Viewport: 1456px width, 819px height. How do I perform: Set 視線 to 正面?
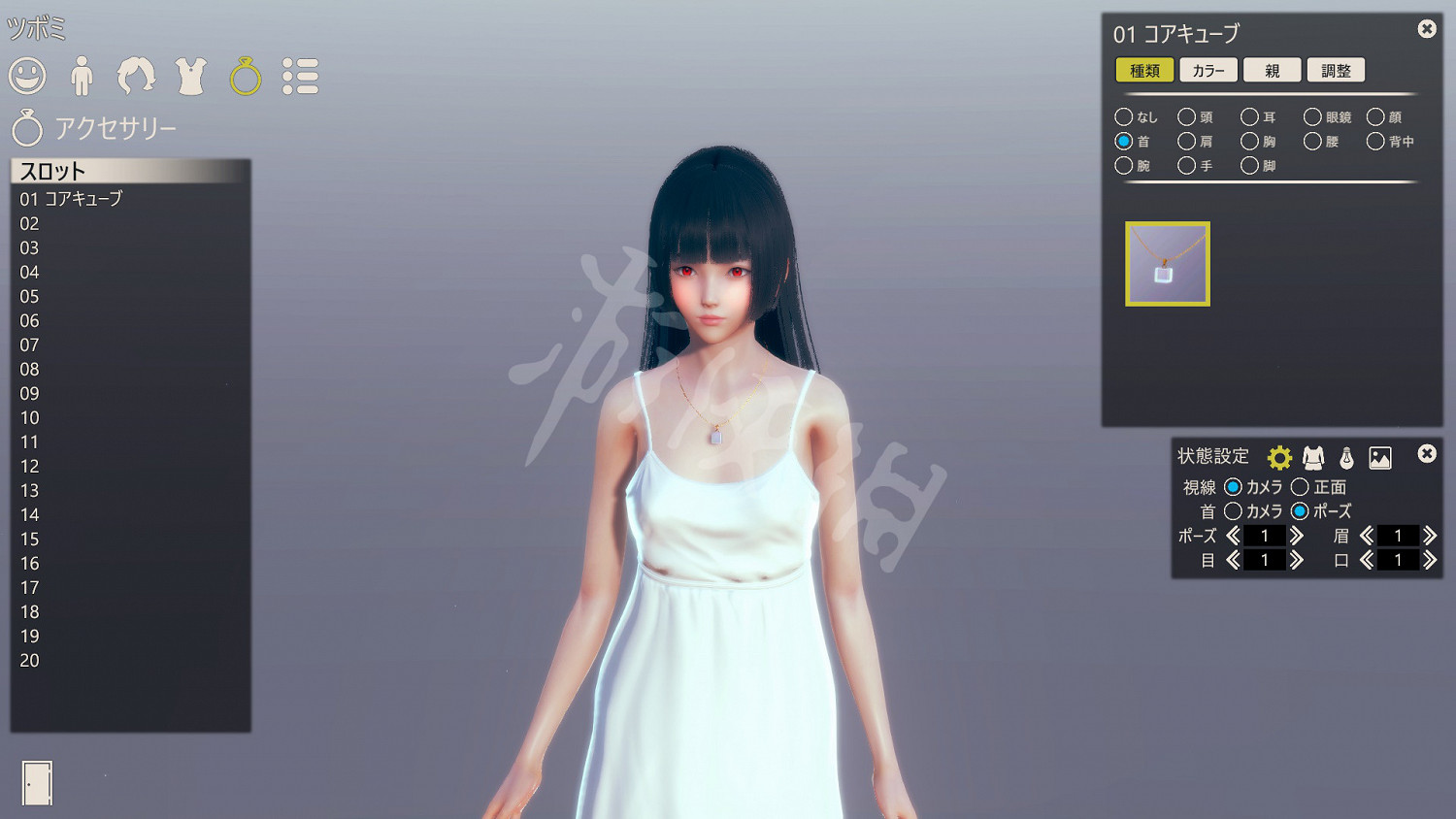click(1301, 487)
